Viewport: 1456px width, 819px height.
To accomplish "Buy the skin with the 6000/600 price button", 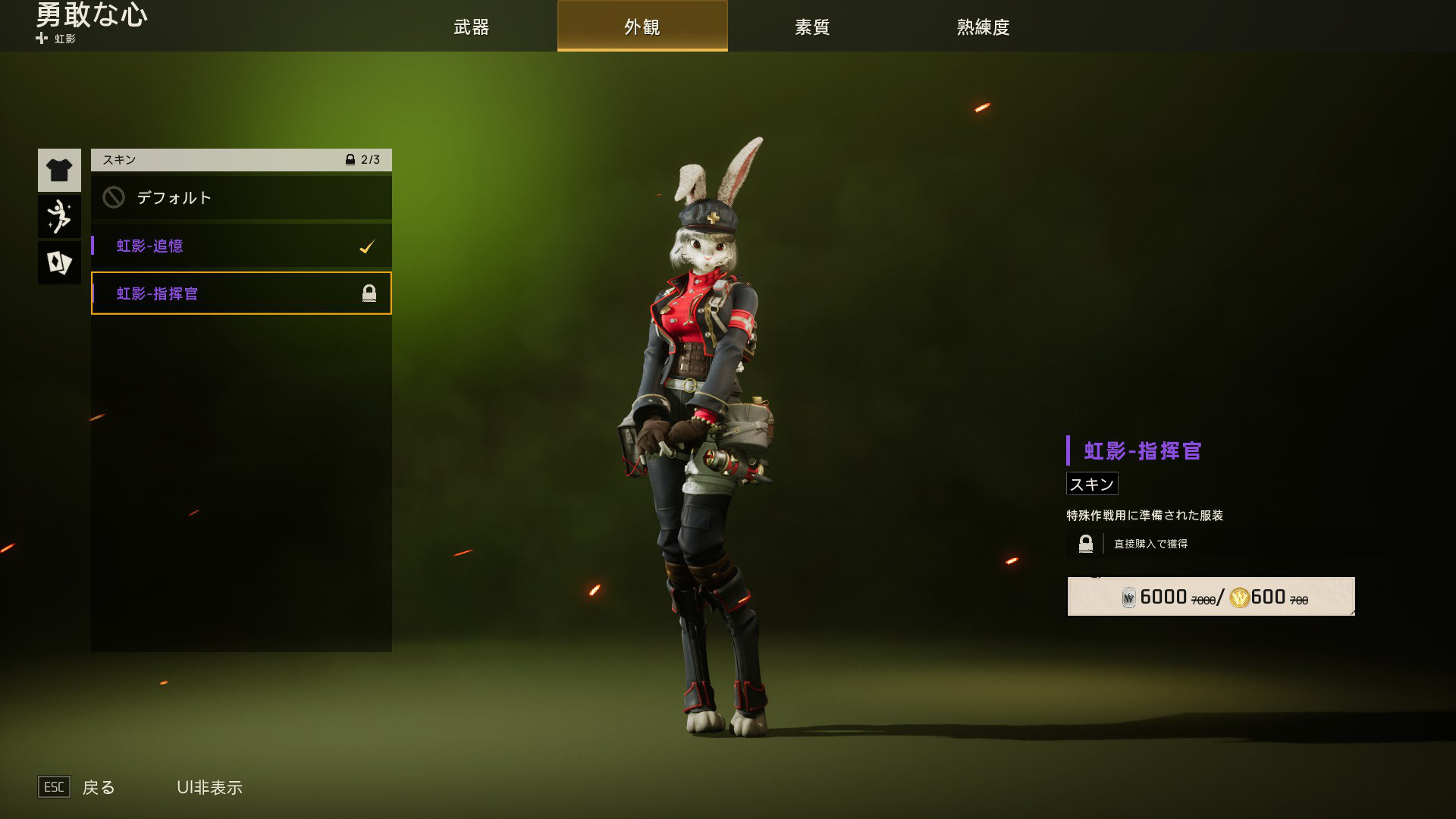I will 1210,597.
